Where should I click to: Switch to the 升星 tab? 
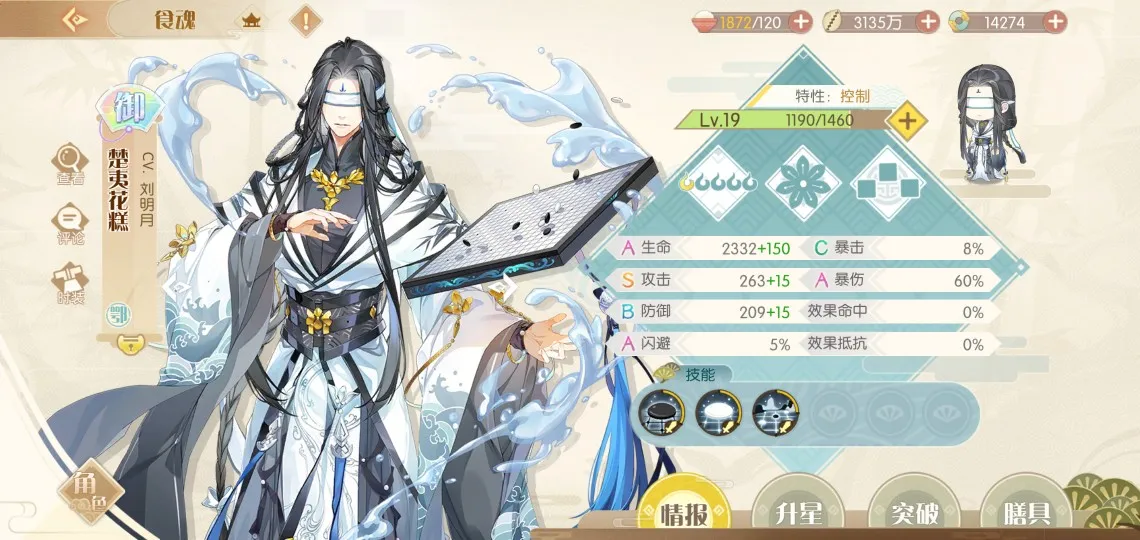798,512
